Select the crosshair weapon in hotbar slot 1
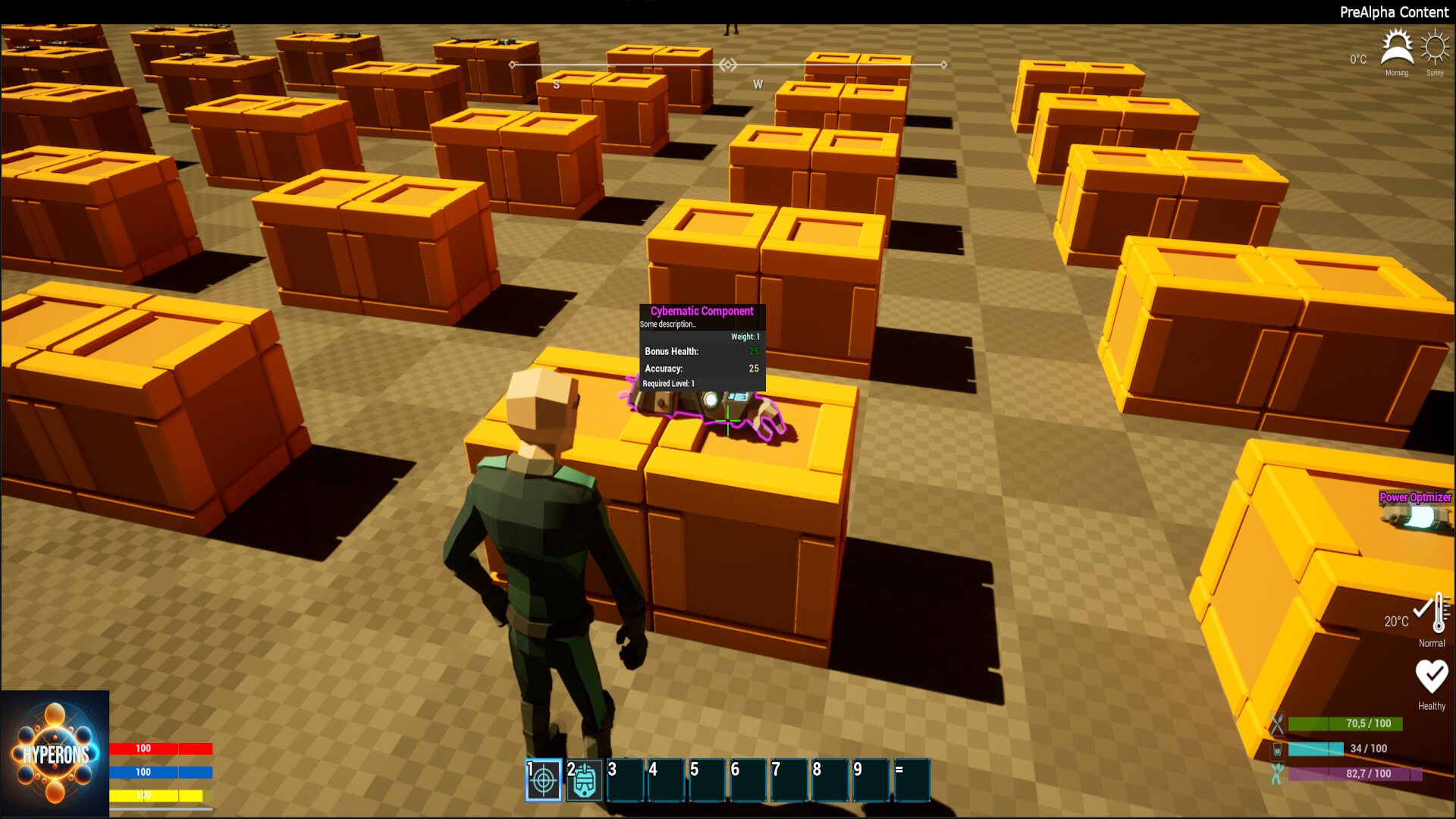1456x819 pixels. tap(542, 778)
